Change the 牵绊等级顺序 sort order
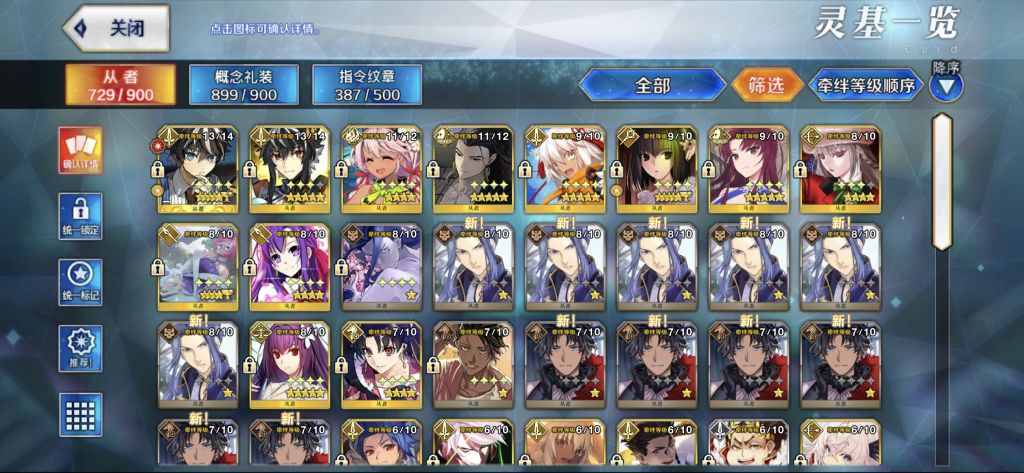The width and height of the screenshot is (1024, 473). (867, 86)
